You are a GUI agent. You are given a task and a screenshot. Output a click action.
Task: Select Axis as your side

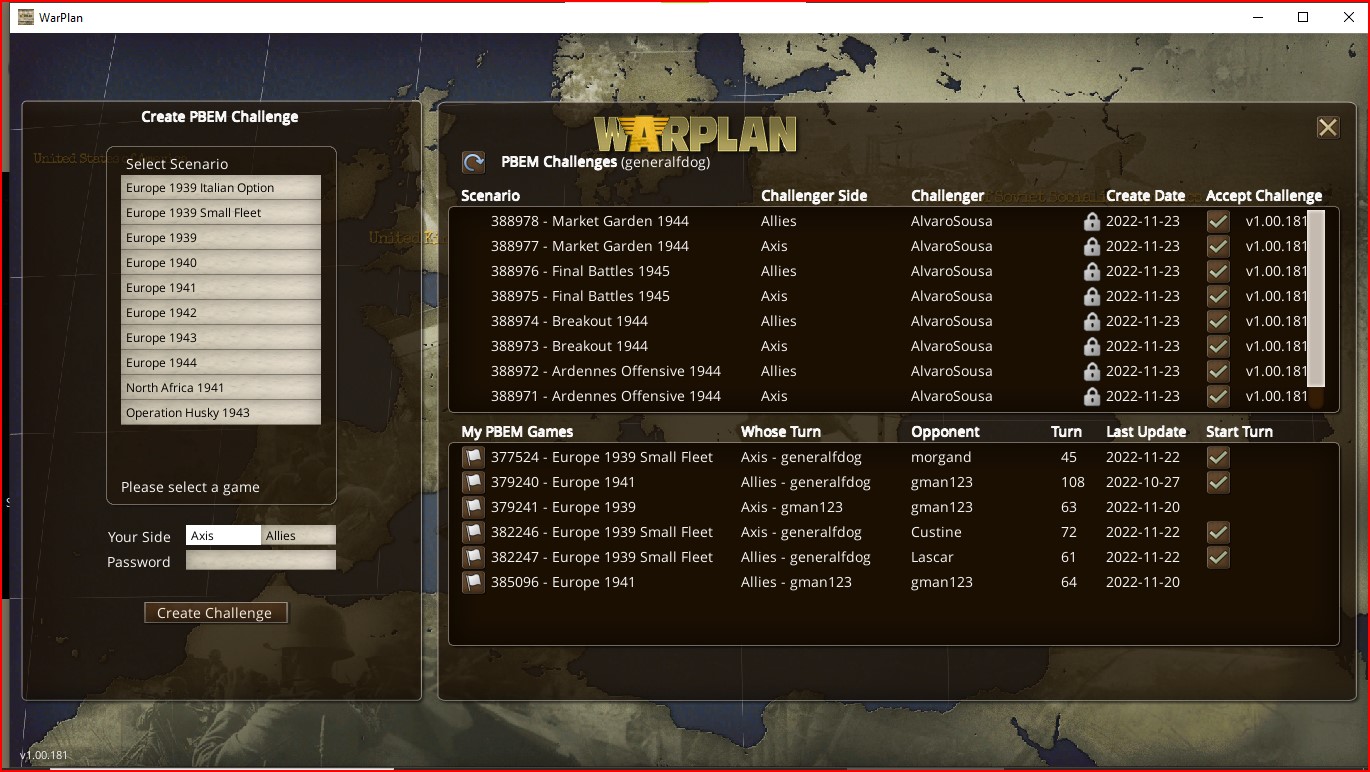tap(222, 535)
